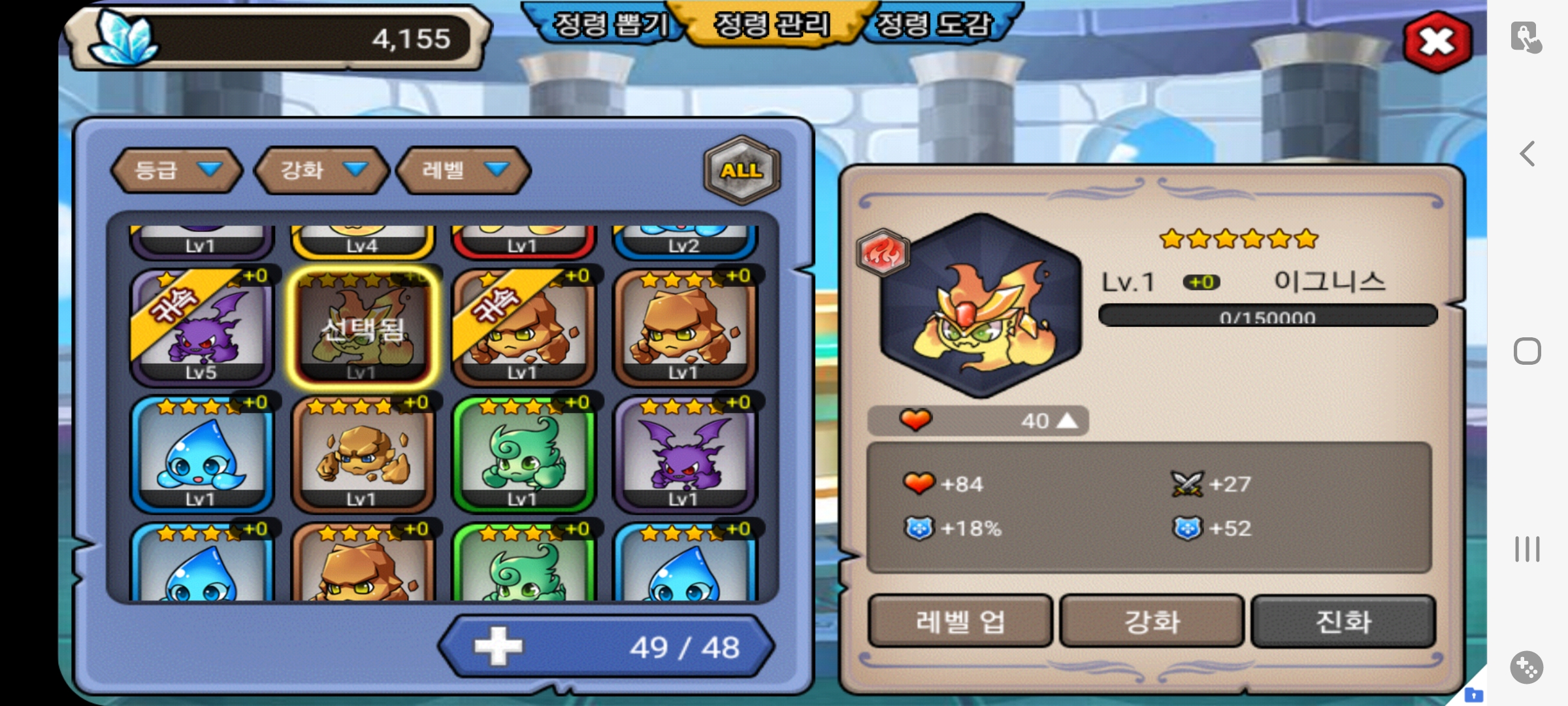The height and width of the screenshot is (706, 1568).
Task: Close the spirit management screen
Action: tap(1437, 42)
